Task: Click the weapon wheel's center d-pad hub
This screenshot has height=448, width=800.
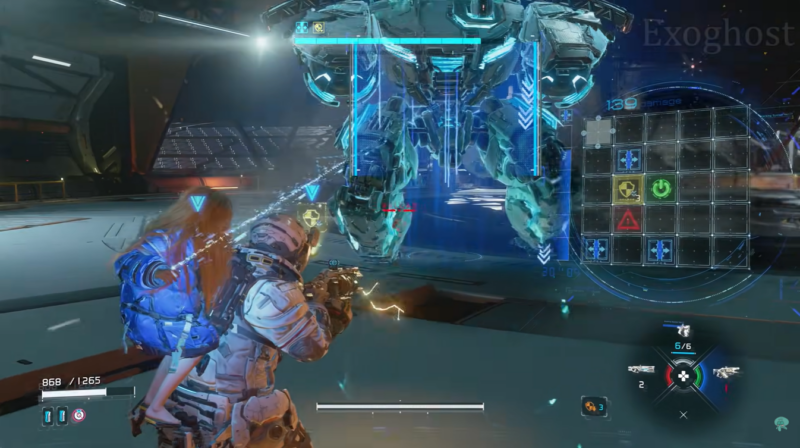Action: coord(683,376)
